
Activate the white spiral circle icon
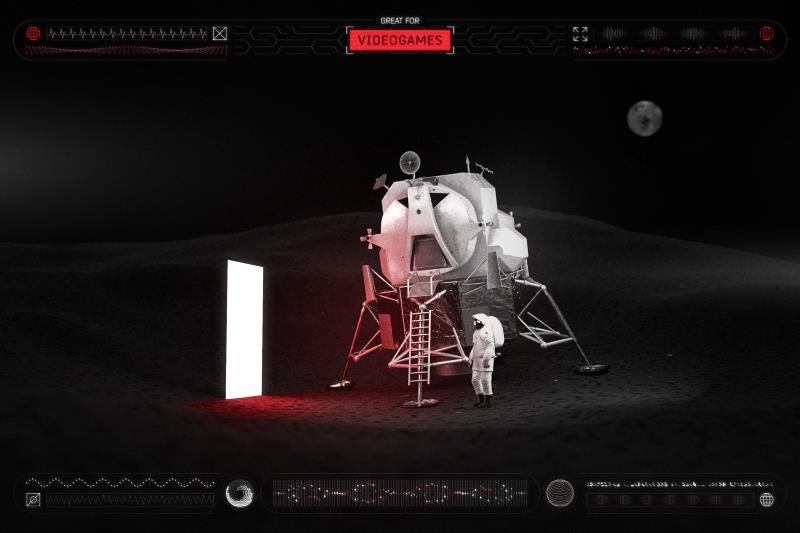coord(240,493)
